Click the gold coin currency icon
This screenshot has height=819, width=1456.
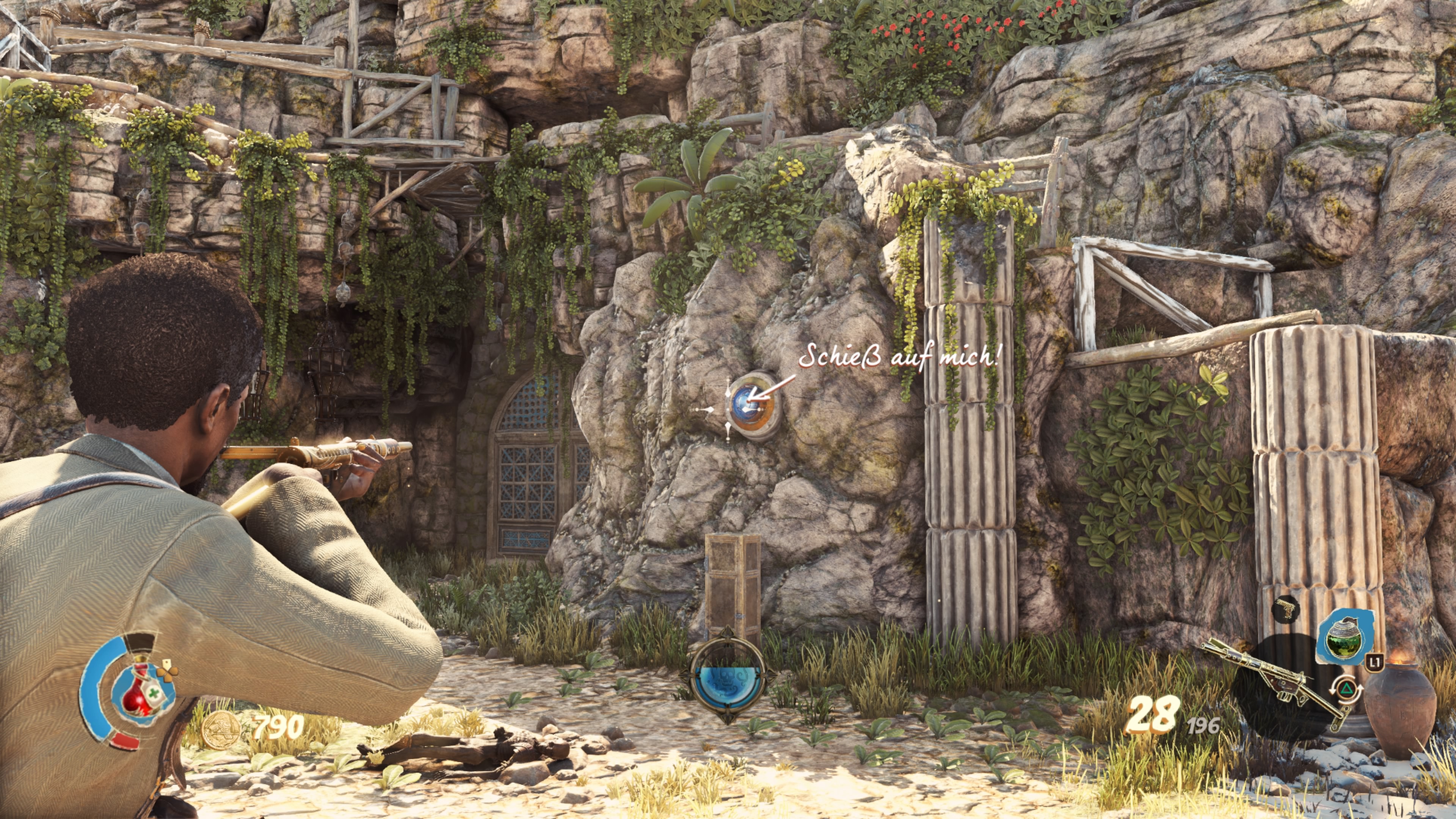220,730
